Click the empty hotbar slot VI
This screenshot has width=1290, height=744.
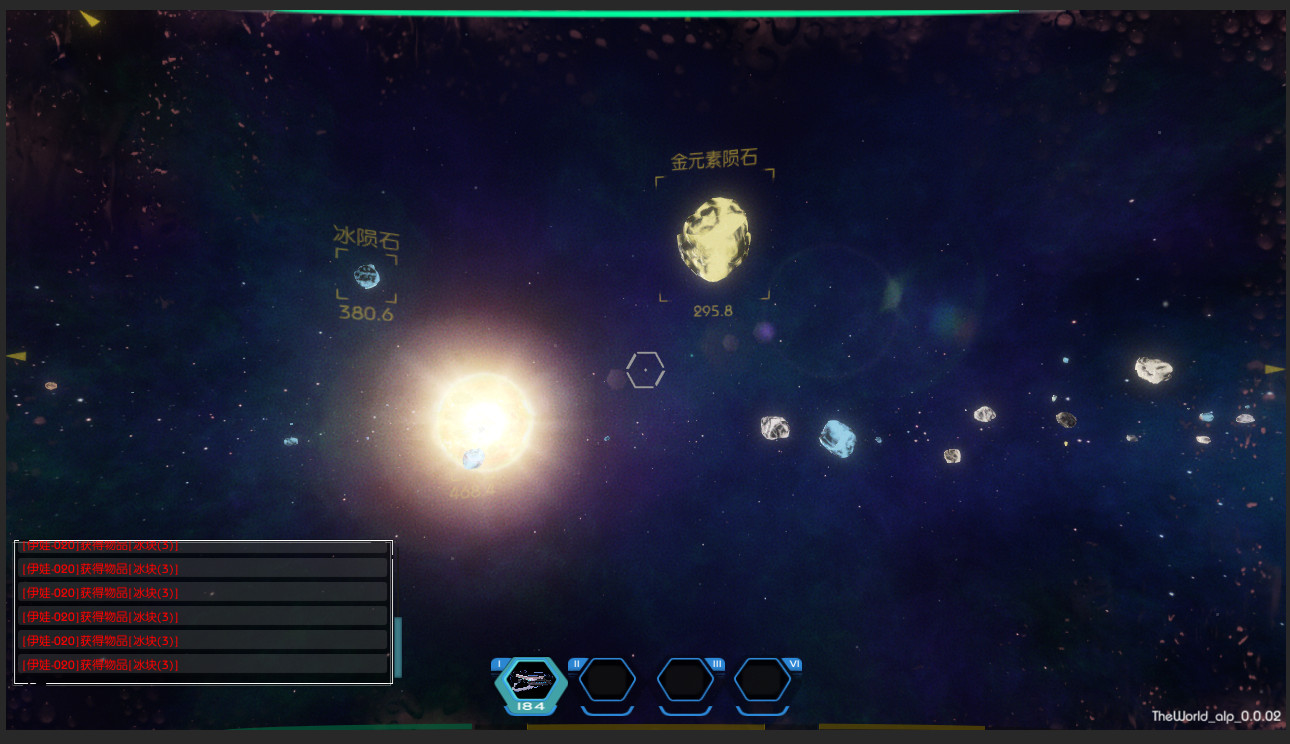click(x=764, y=683)
